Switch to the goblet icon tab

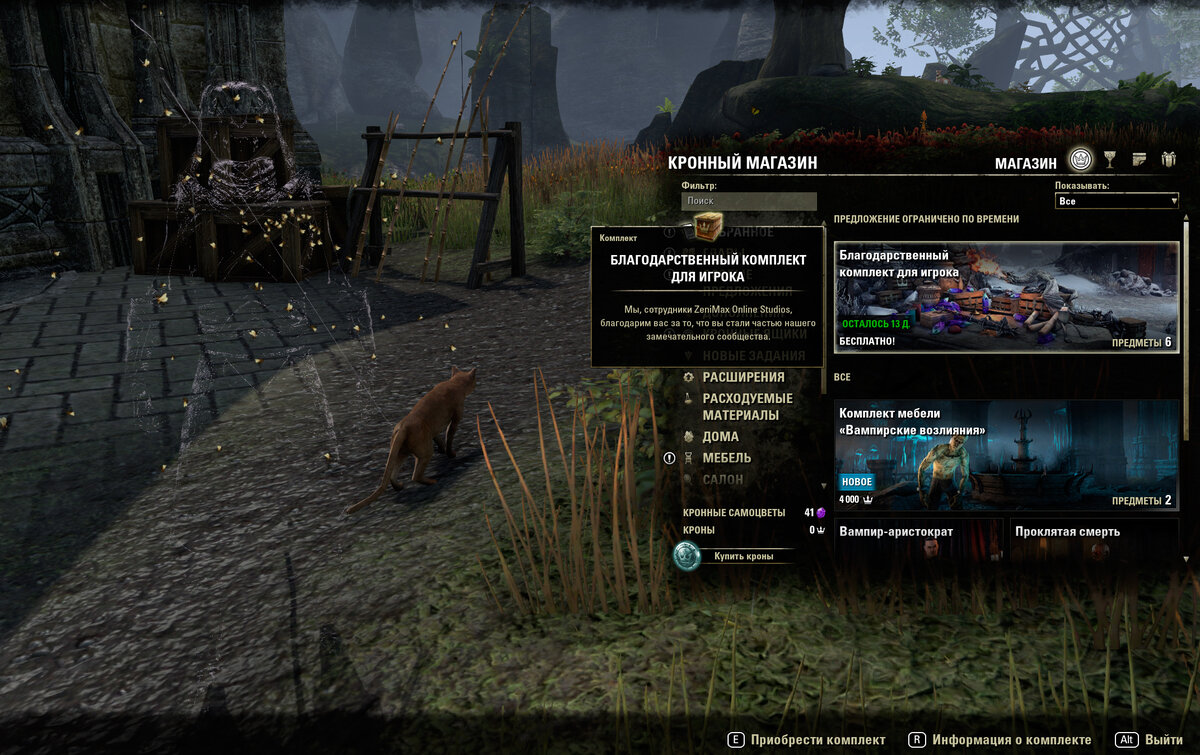click(1110, 160)
